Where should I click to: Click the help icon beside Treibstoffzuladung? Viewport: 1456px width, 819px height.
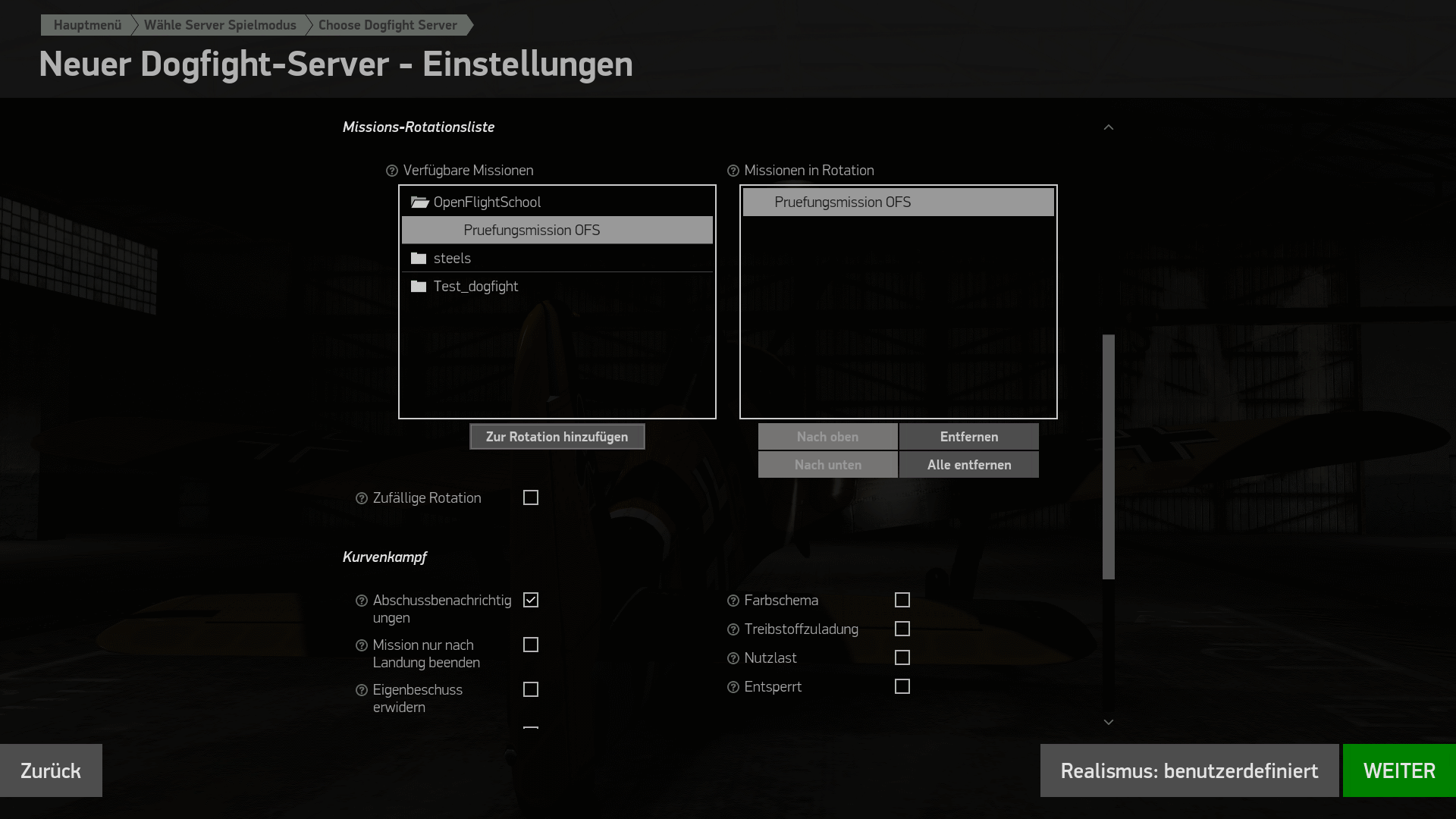(x=732, y=629)
